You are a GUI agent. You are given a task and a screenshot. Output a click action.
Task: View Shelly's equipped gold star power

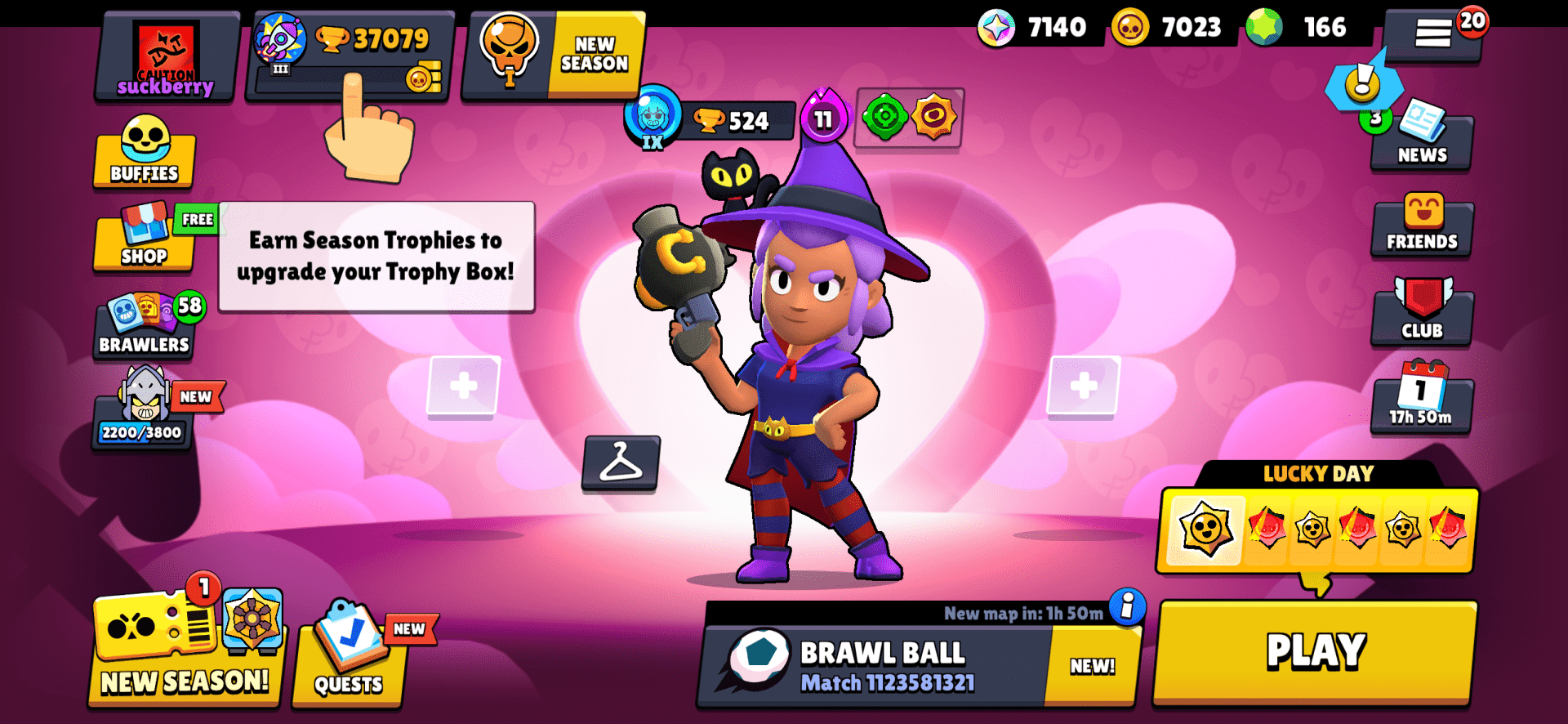tap(934, 119)
